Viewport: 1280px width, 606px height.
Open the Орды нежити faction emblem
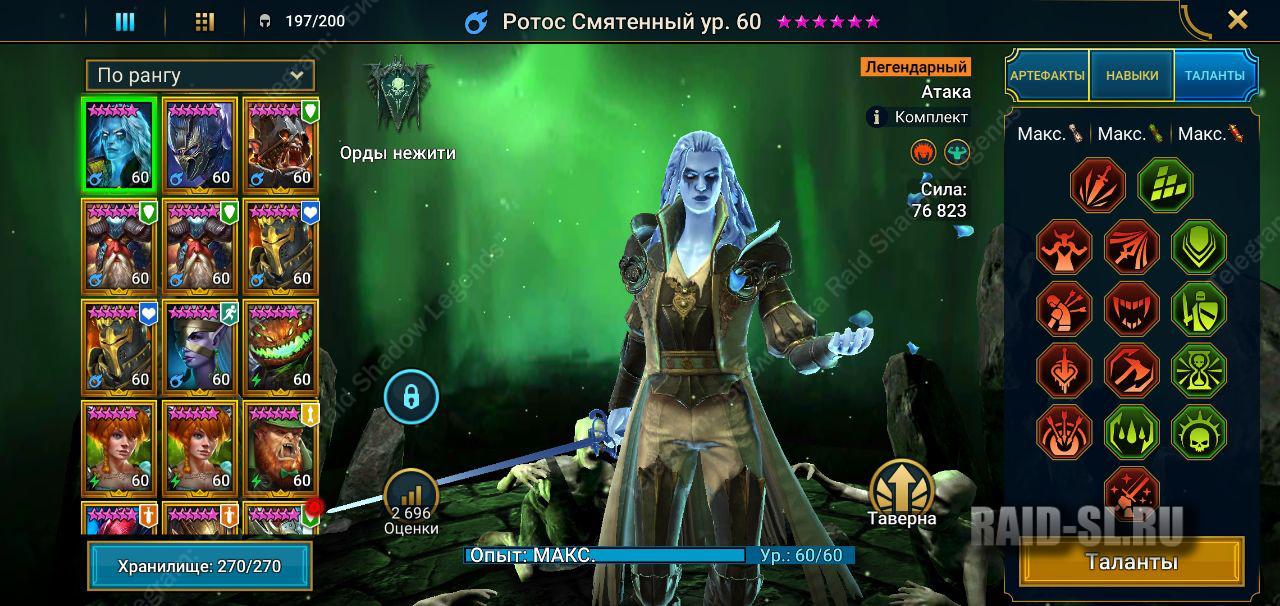397,98
